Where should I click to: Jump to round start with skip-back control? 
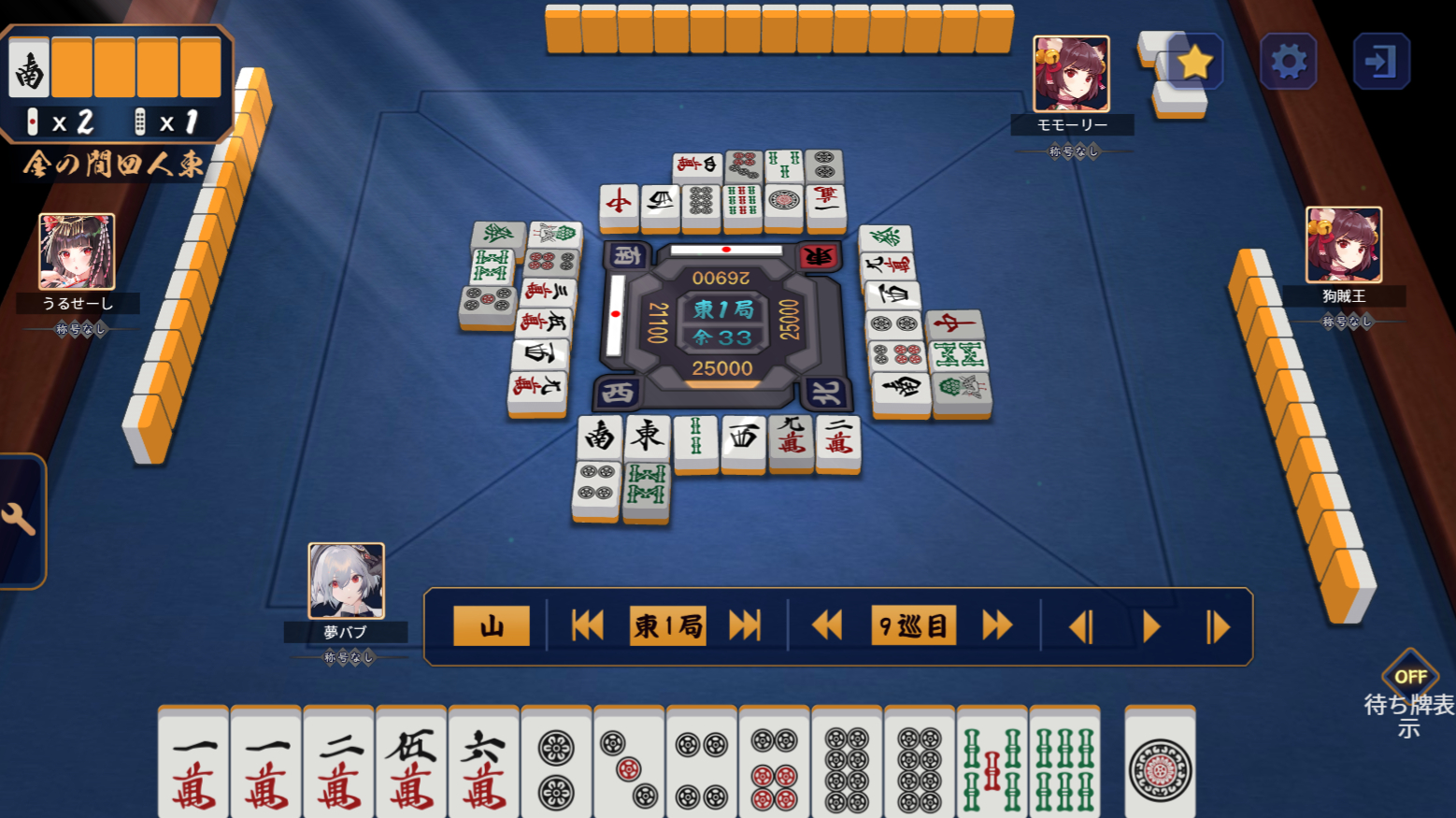587,625
